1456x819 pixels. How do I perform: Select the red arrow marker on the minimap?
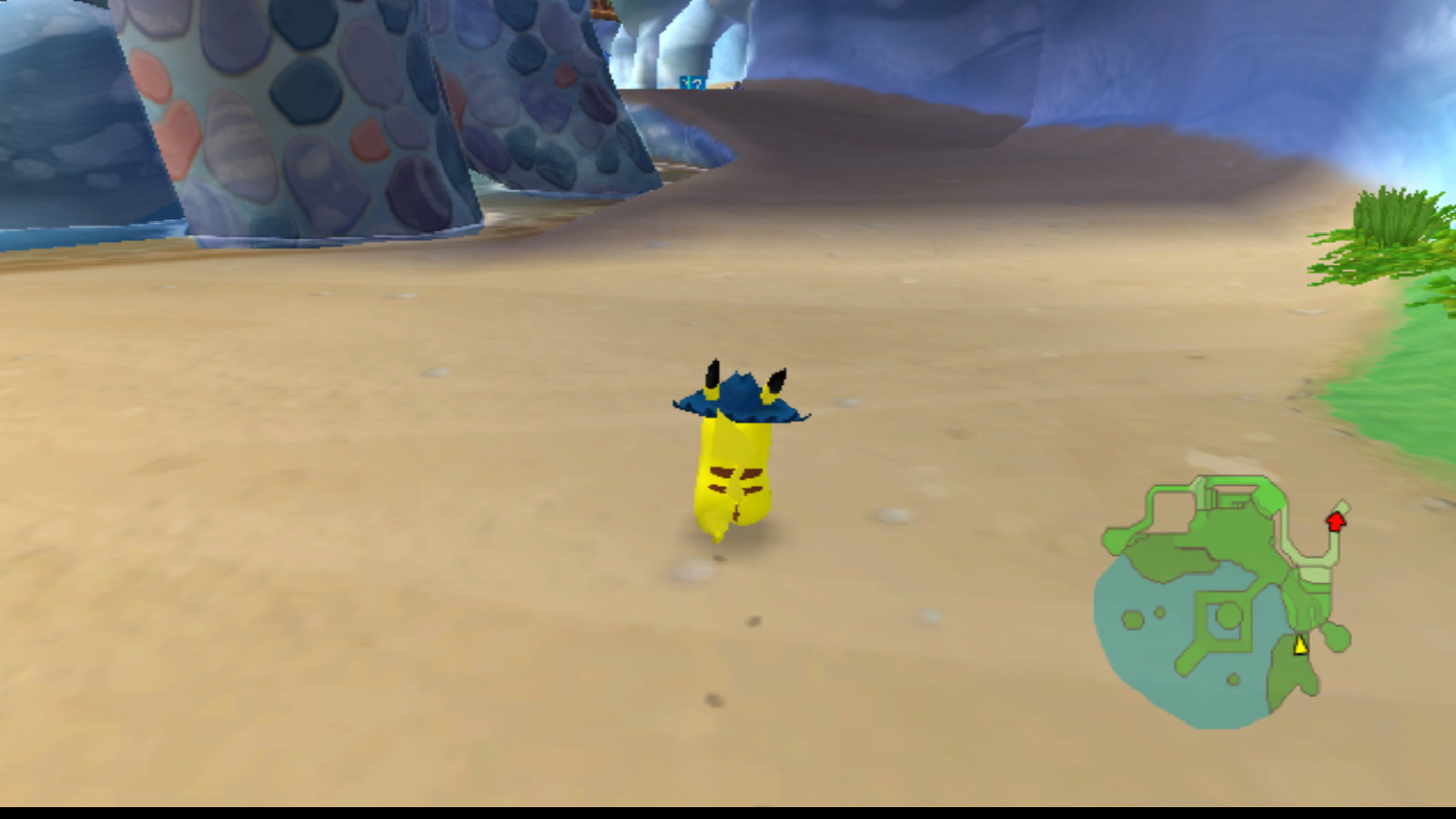(1335, 523)
